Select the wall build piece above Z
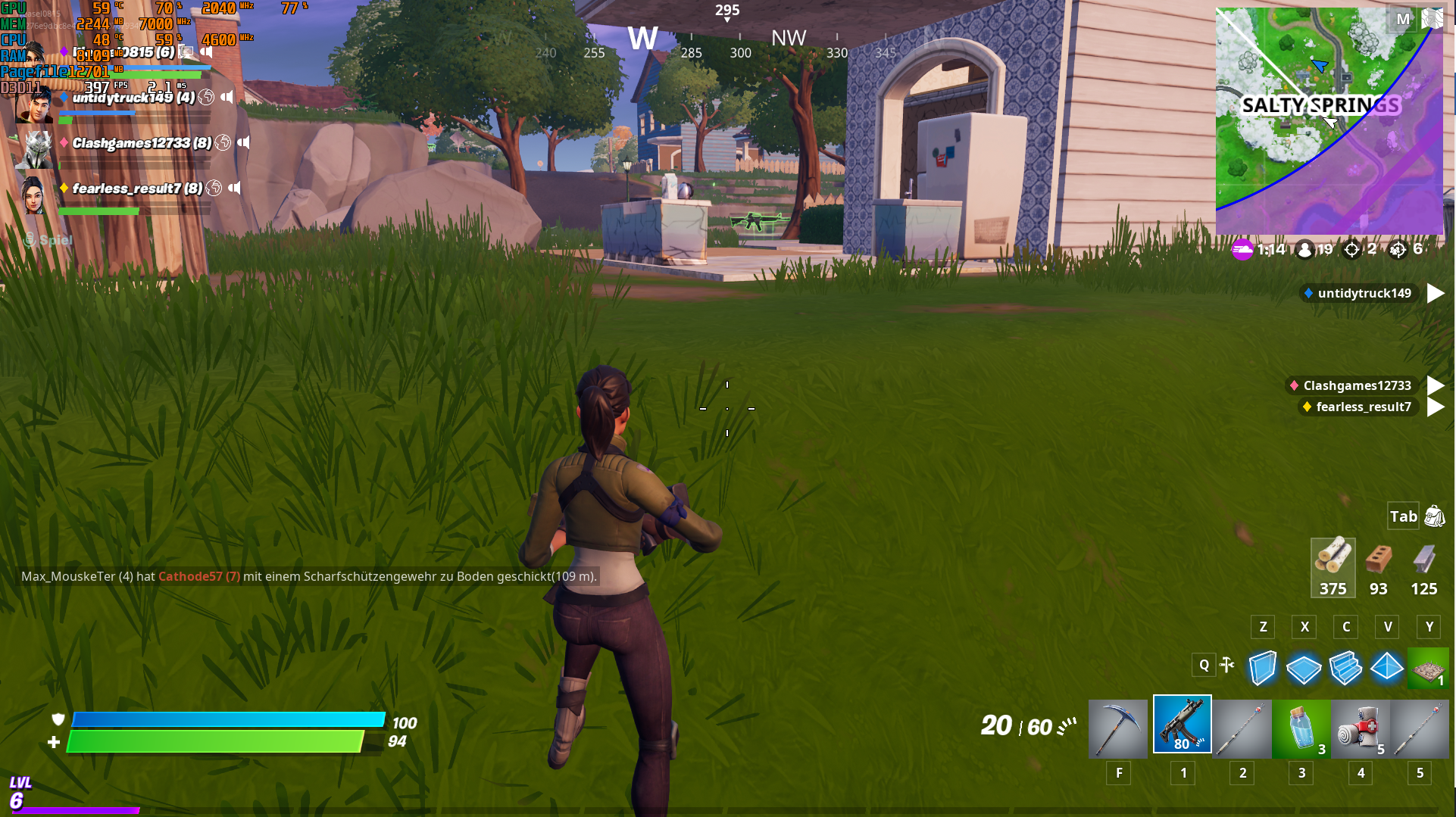The image size is (1456, 817). [1262, 668]
